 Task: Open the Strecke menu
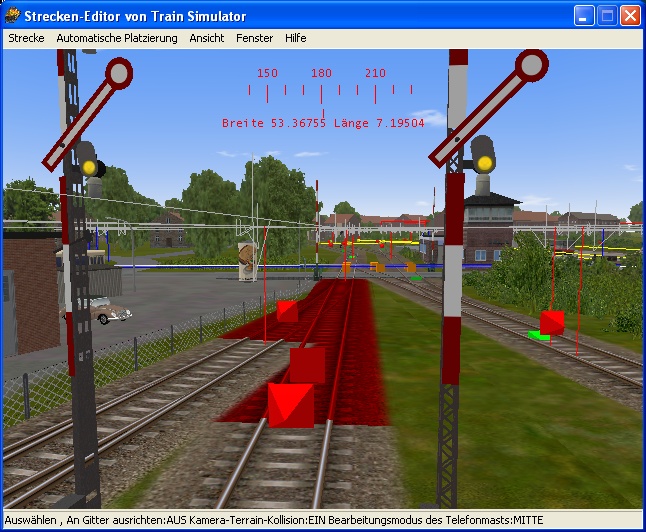26,38
